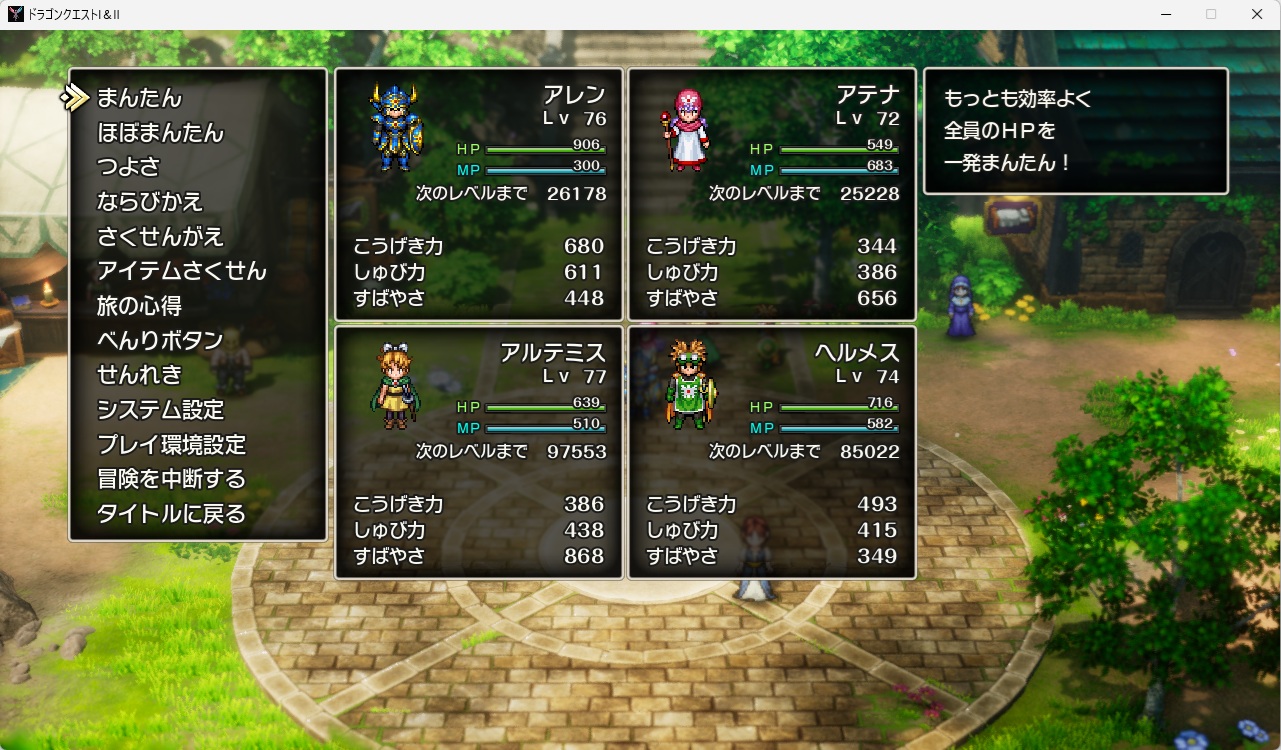This screenshot has width=1281, height=750.
Task: Select アルテミス's character status panel
Action: tap(479, 452)
